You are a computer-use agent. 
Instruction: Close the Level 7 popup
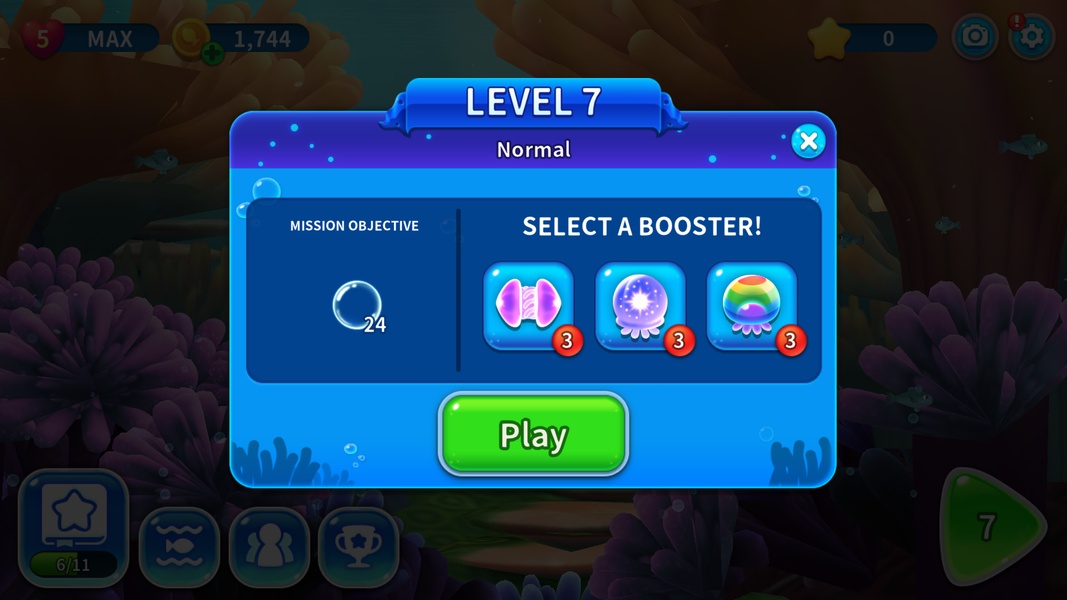[x=808, y=141]
